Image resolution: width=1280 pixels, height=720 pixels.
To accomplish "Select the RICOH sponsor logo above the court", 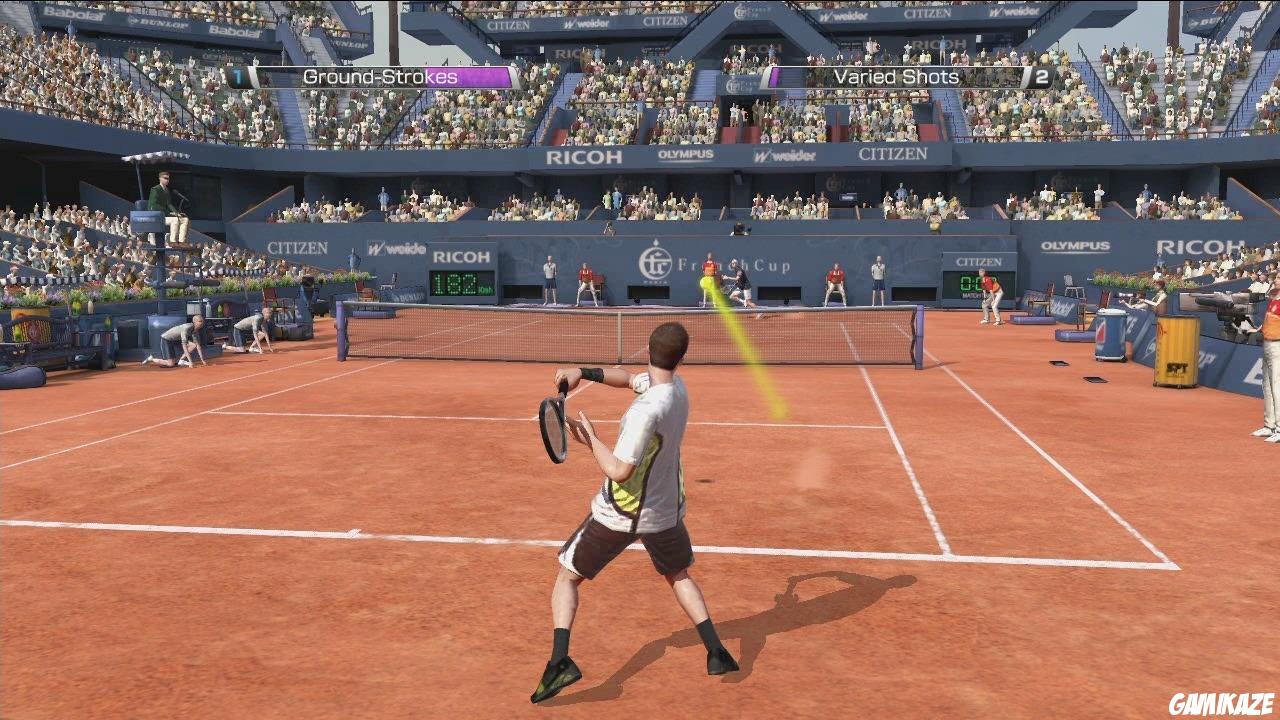I will 584,158.
